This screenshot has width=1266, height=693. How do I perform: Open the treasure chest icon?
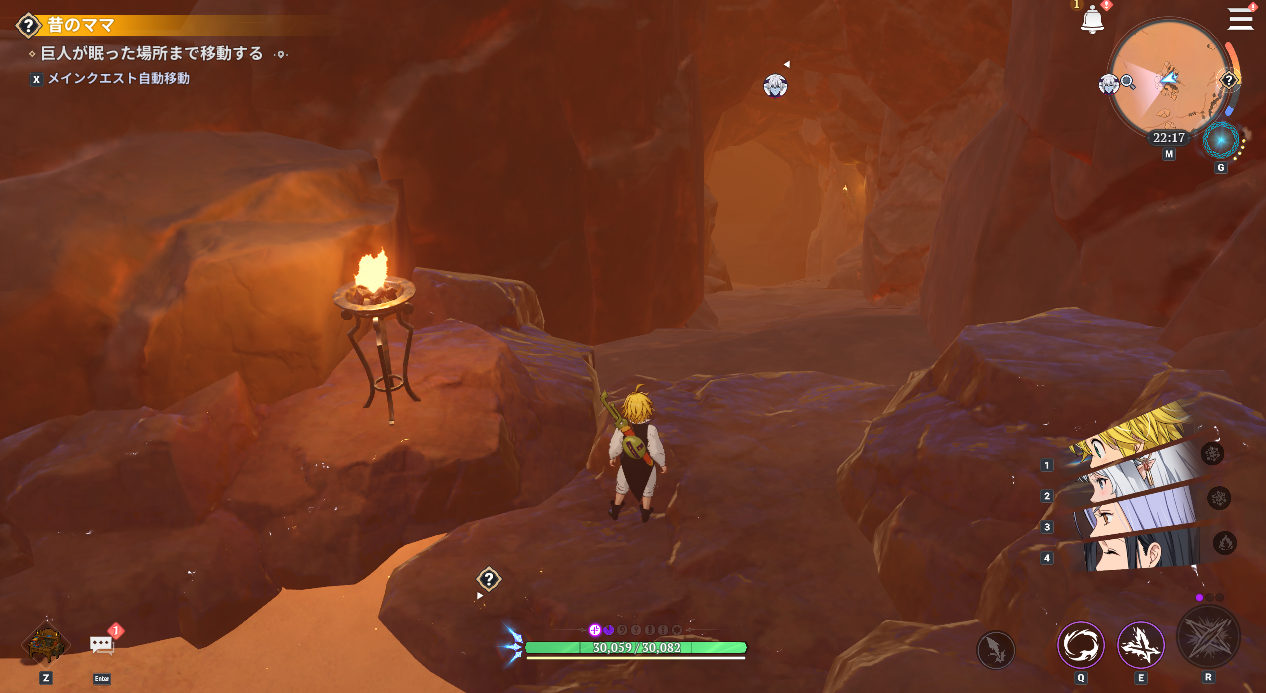[46, 643]
